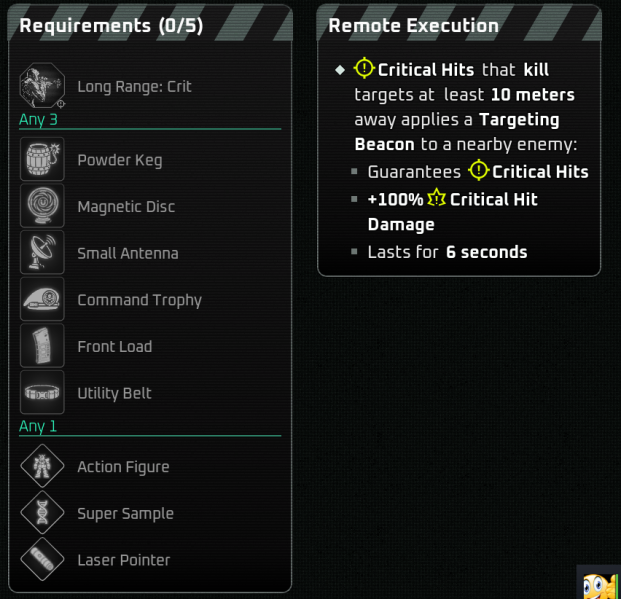Open the Command Trophy requirement
Viewport: 621px width, 599px height.
pos(139,300)
